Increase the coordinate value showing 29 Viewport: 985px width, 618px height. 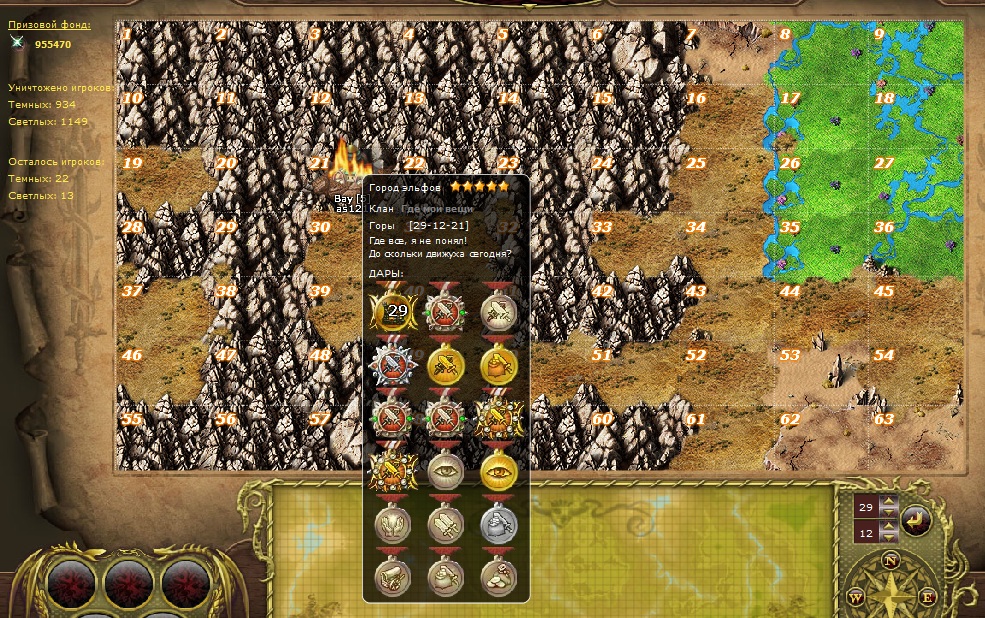tap(888, 502)
